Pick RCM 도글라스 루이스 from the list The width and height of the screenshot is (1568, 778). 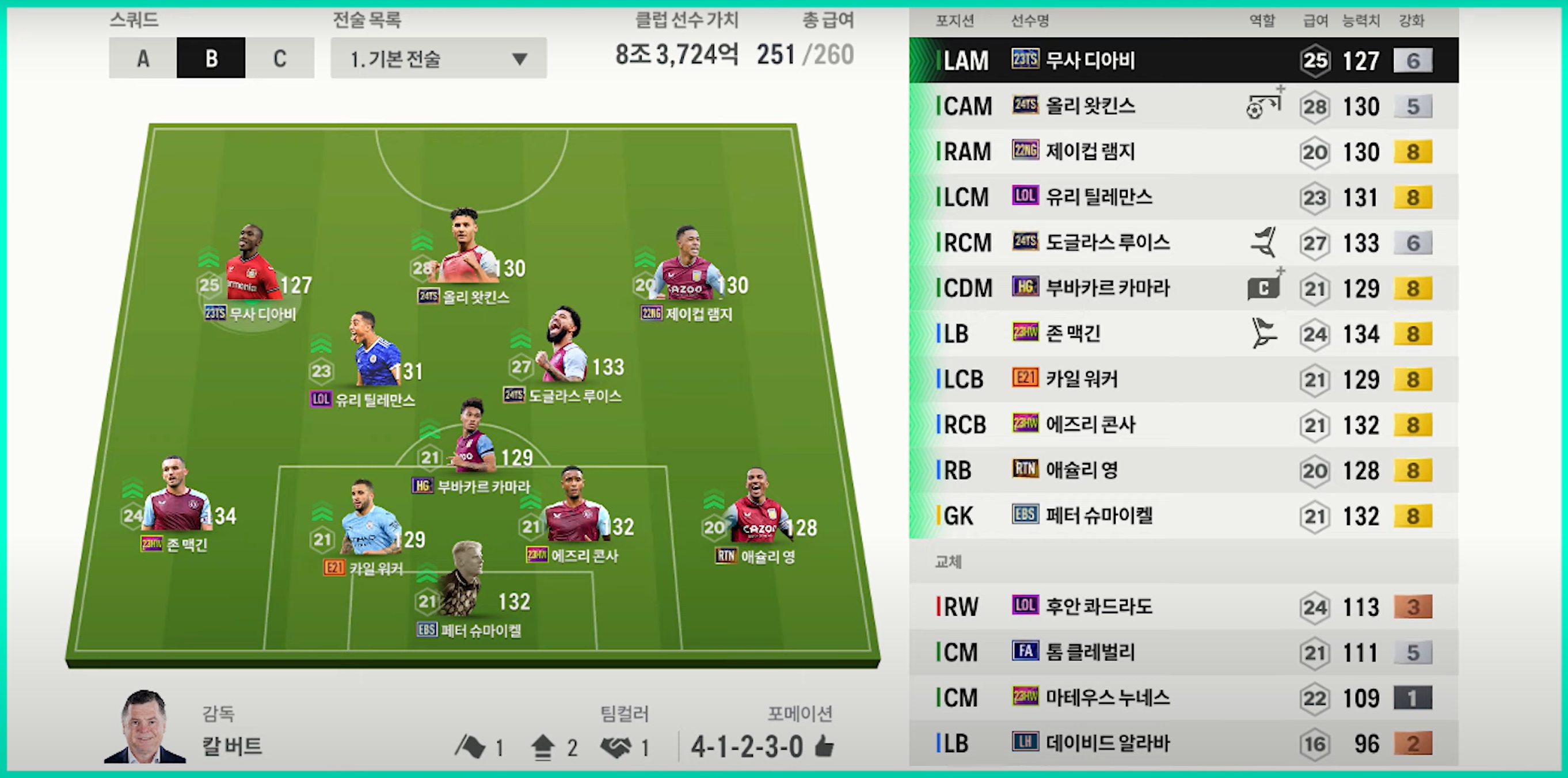(1183, 243)
